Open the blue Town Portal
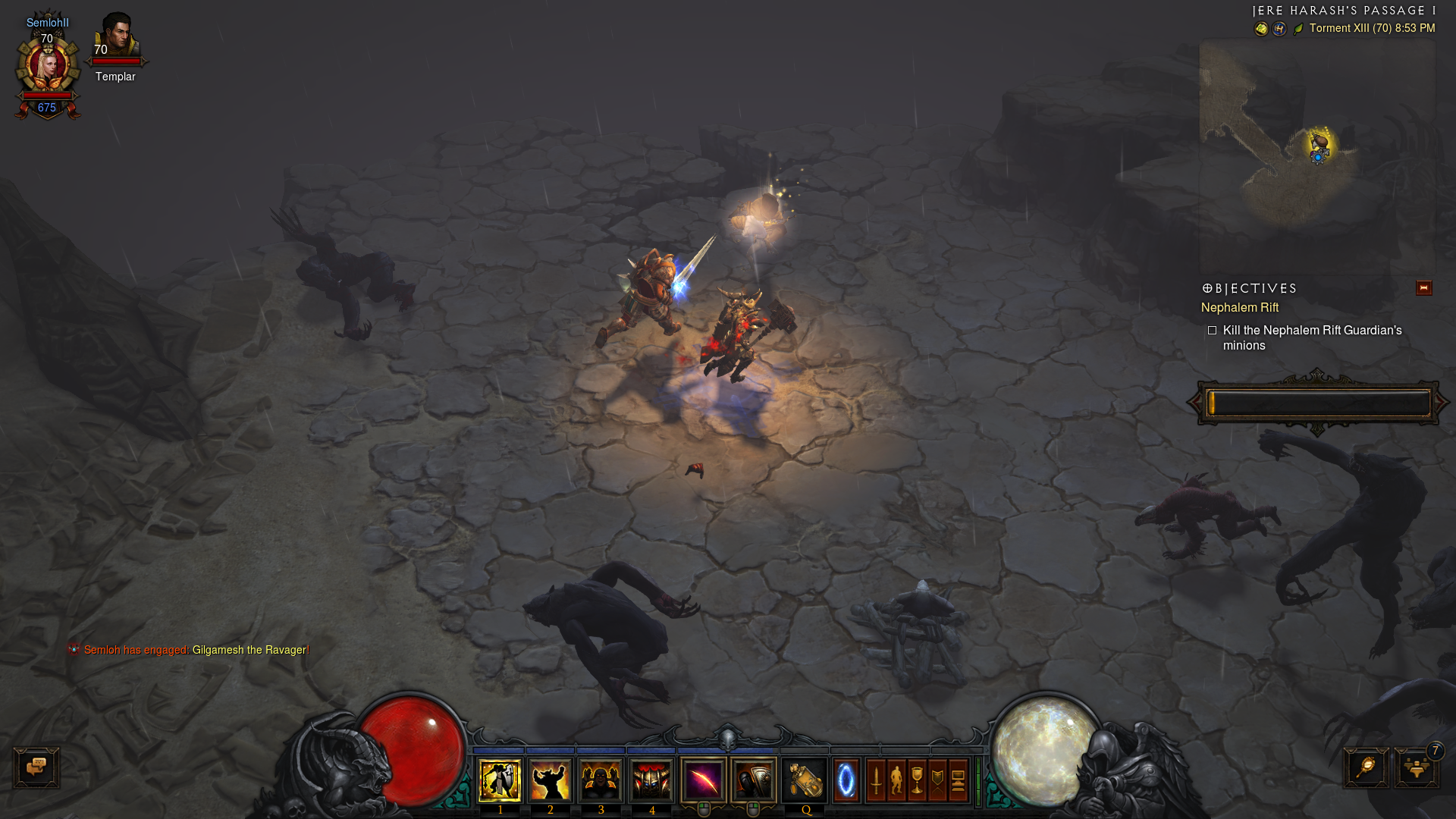Viewport: 1456px width, 819px height. pos(846,780)
